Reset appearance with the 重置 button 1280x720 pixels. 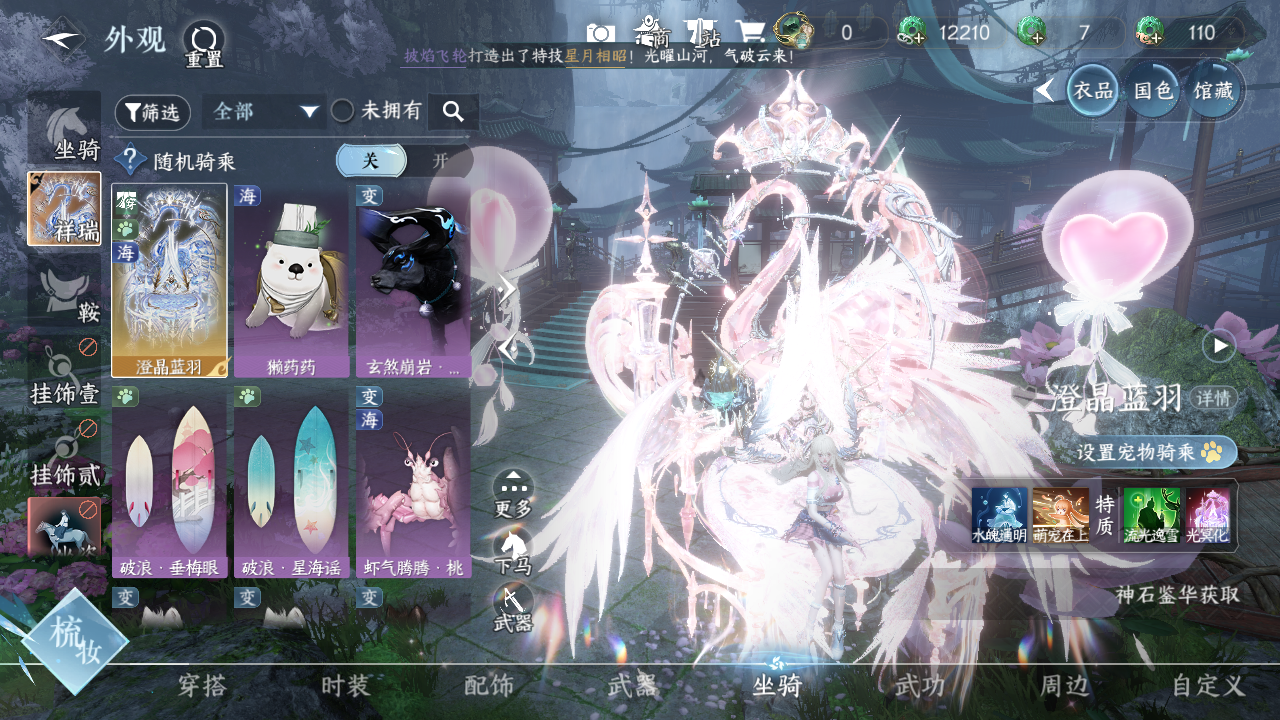203,43
